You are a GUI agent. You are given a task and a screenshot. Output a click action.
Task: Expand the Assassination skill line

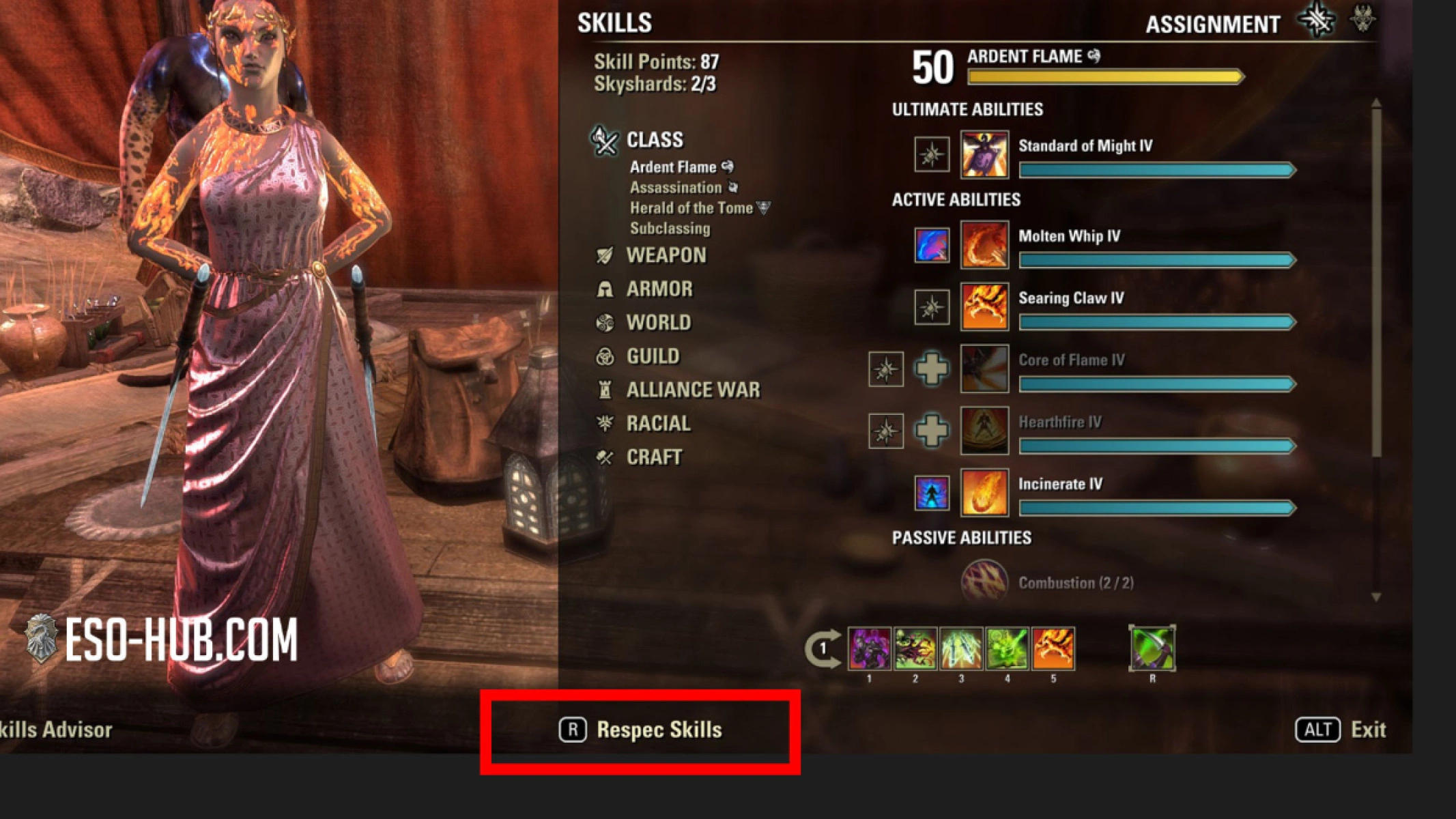tap(675, 187)
